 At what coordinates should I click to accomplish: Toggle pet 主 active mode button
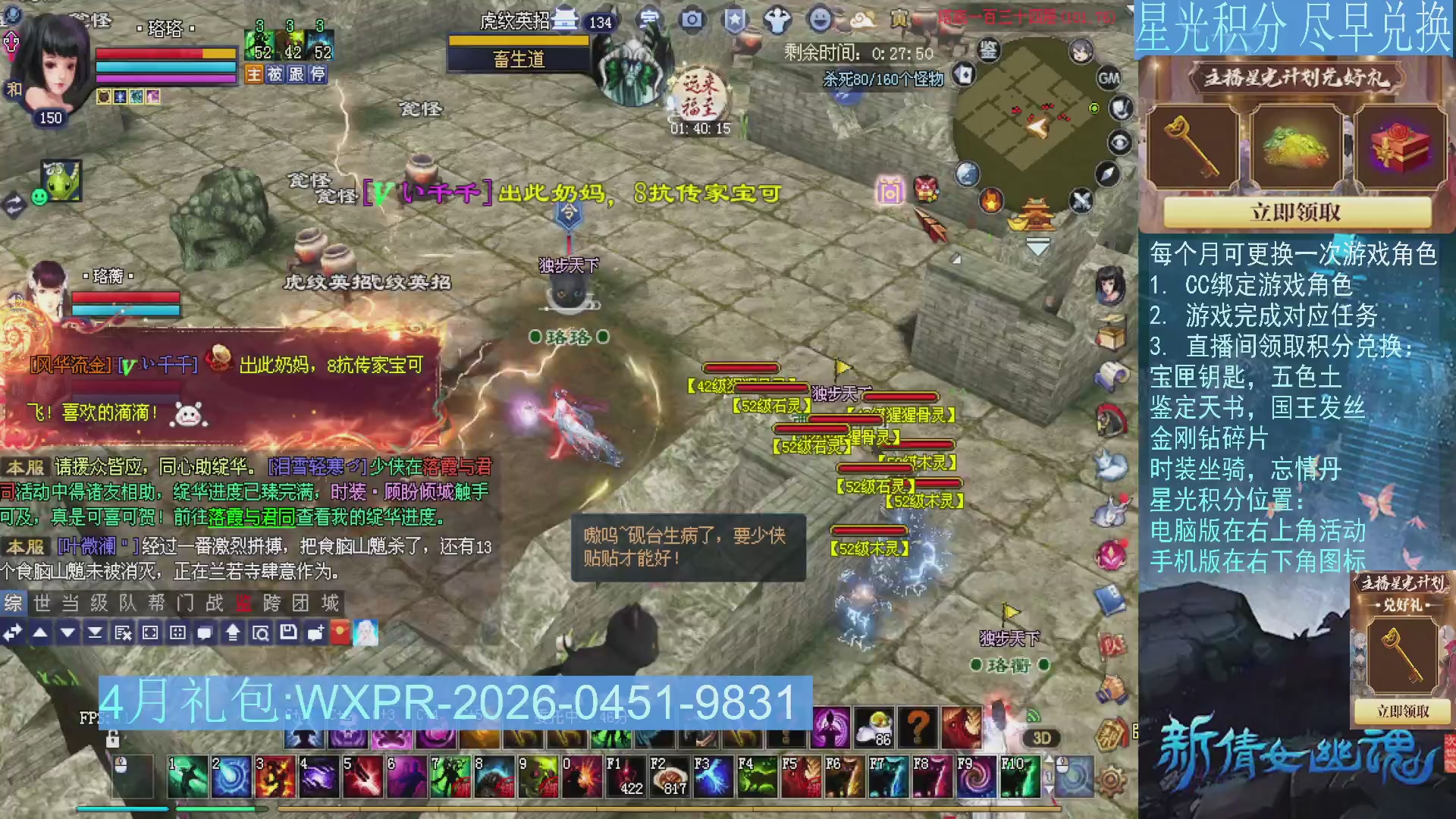point(254,74)
